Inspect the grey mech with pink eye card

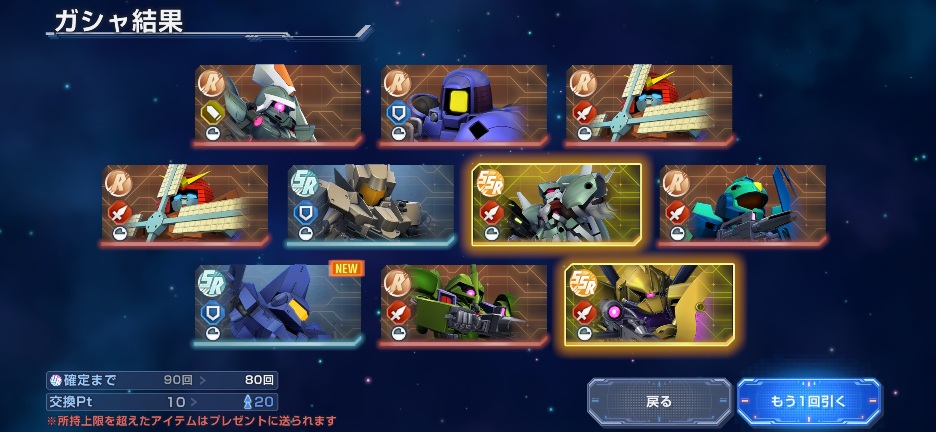[278, 105]
